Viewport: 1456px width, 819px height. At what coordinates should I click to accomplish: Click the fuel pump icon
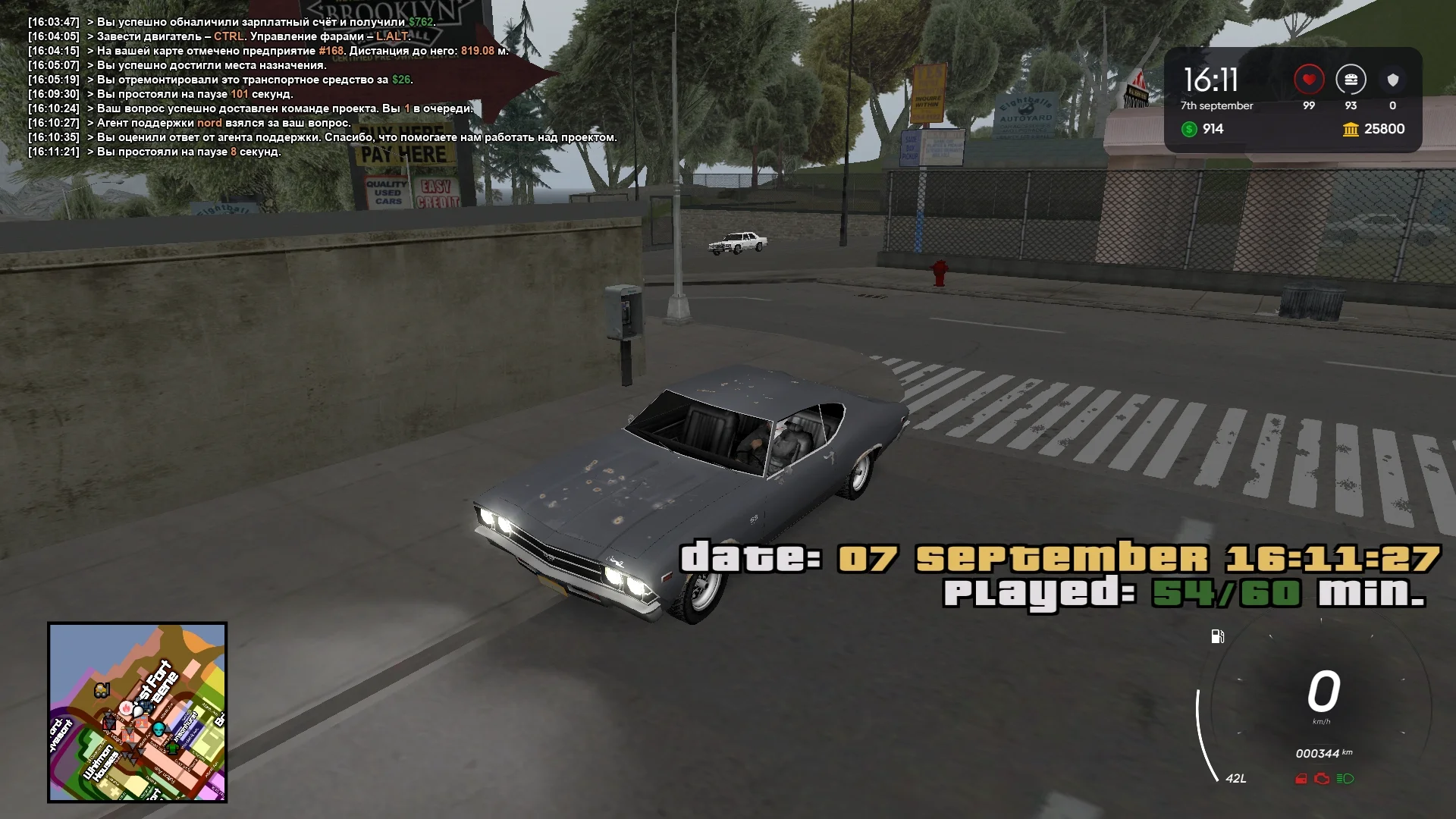click(x=1218, y=636)
